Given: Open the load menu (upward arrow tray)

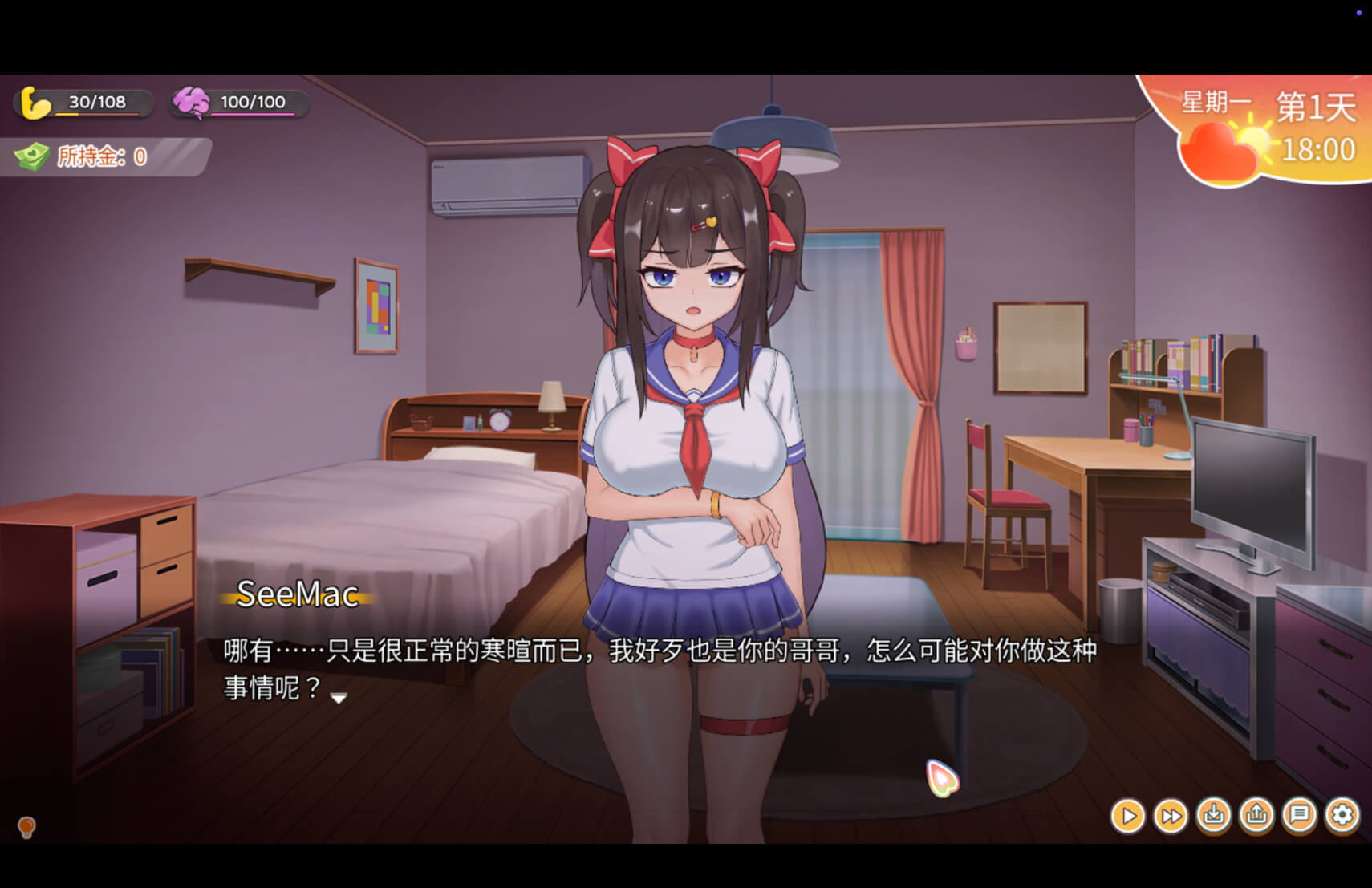Looking at the screenshot, I should click(x=1256, y=816).
